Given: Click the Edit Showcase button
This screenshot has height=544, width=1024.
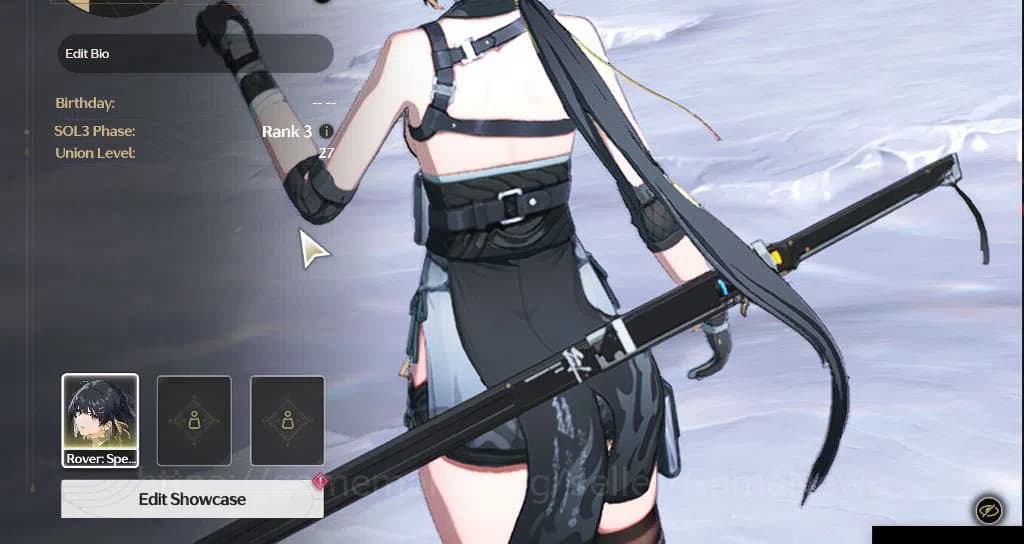Looking at the screenshot, I should pyautogui.click(x=192, y=499).
